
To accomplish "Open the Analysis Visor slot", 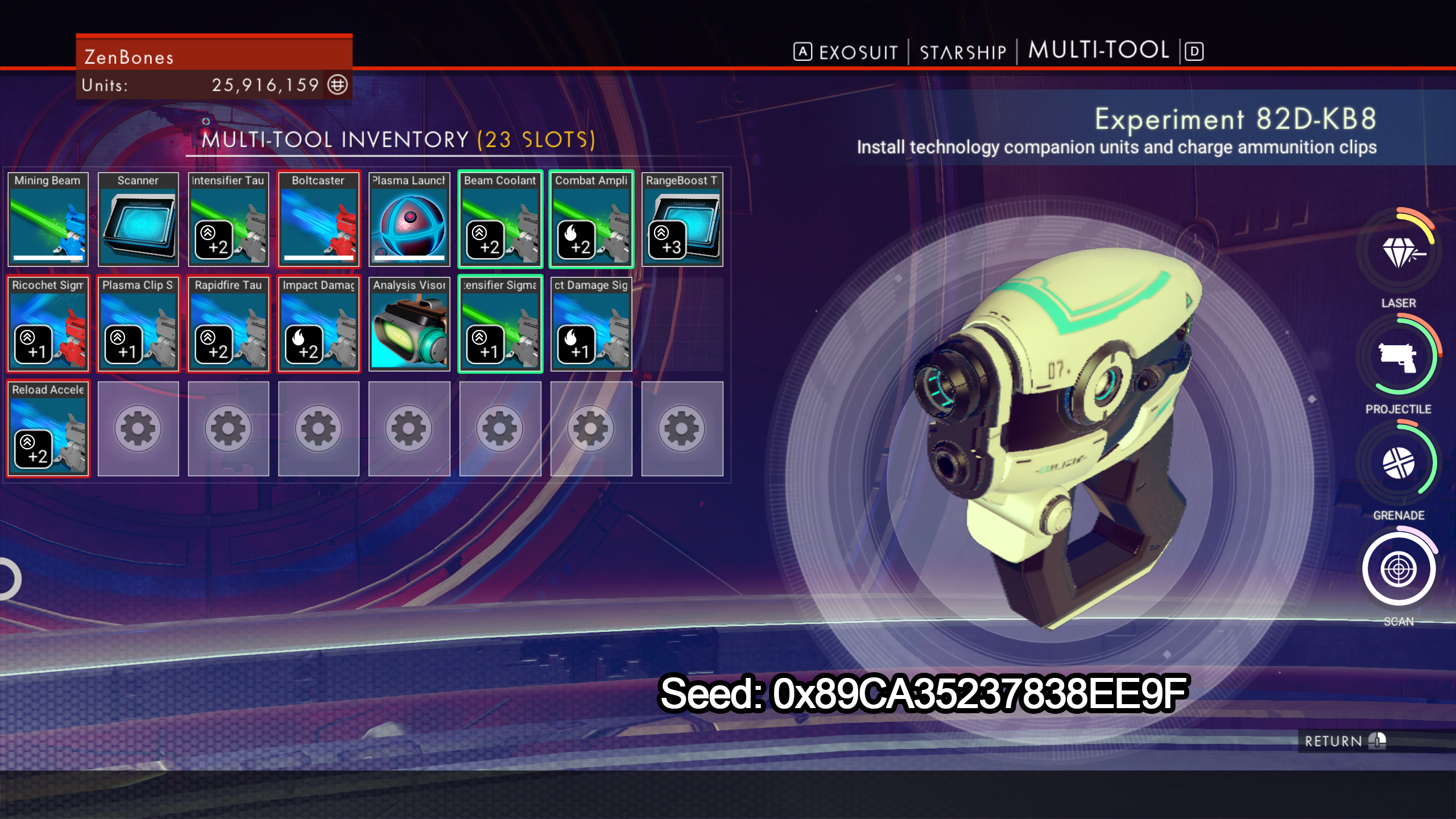I will pos(409,324).
